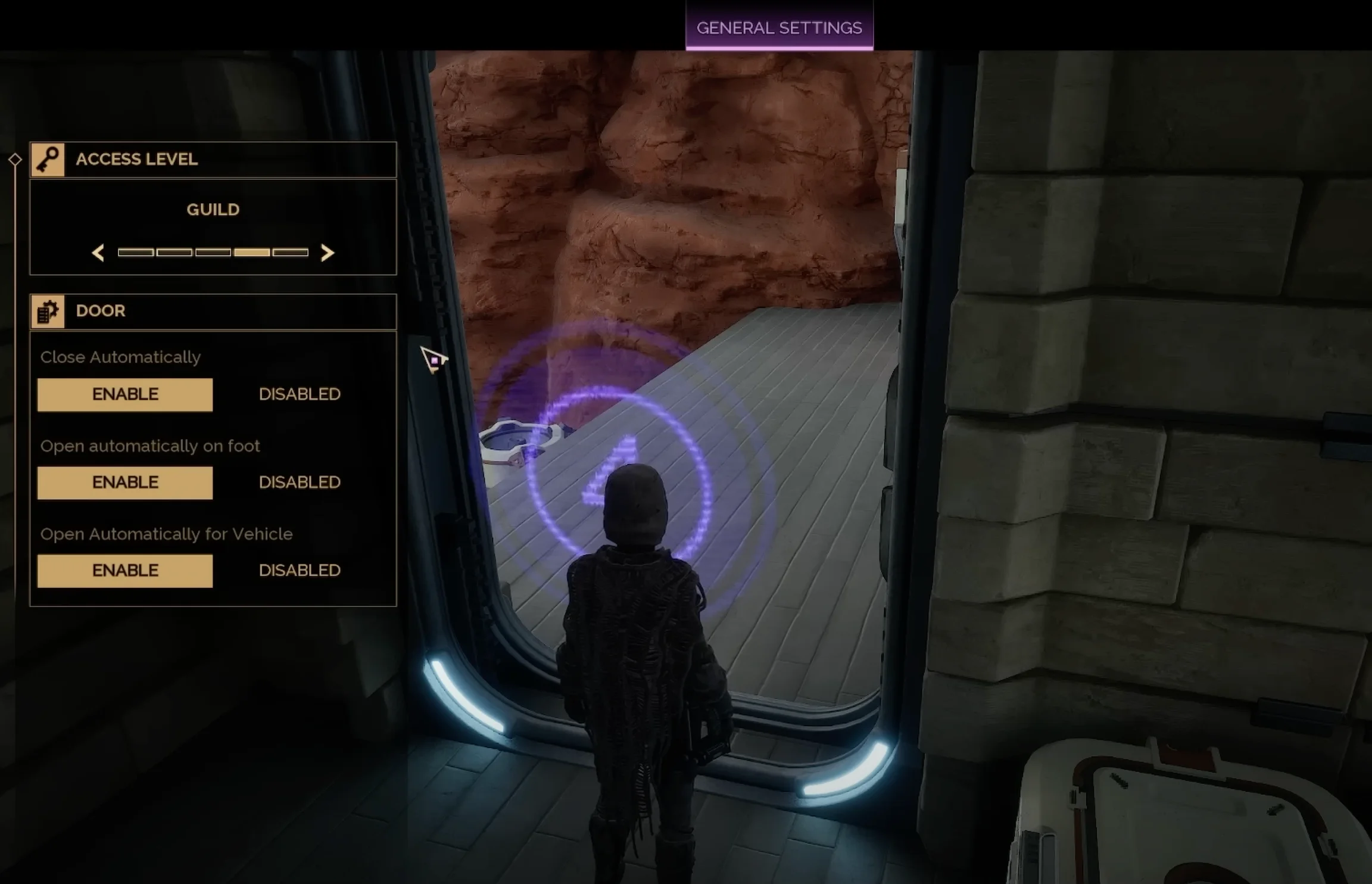Image resolution: width=1372 pixels, height=884 pixels.
Task: Enable Close Automatically for the door
Action: click(125, 394)
